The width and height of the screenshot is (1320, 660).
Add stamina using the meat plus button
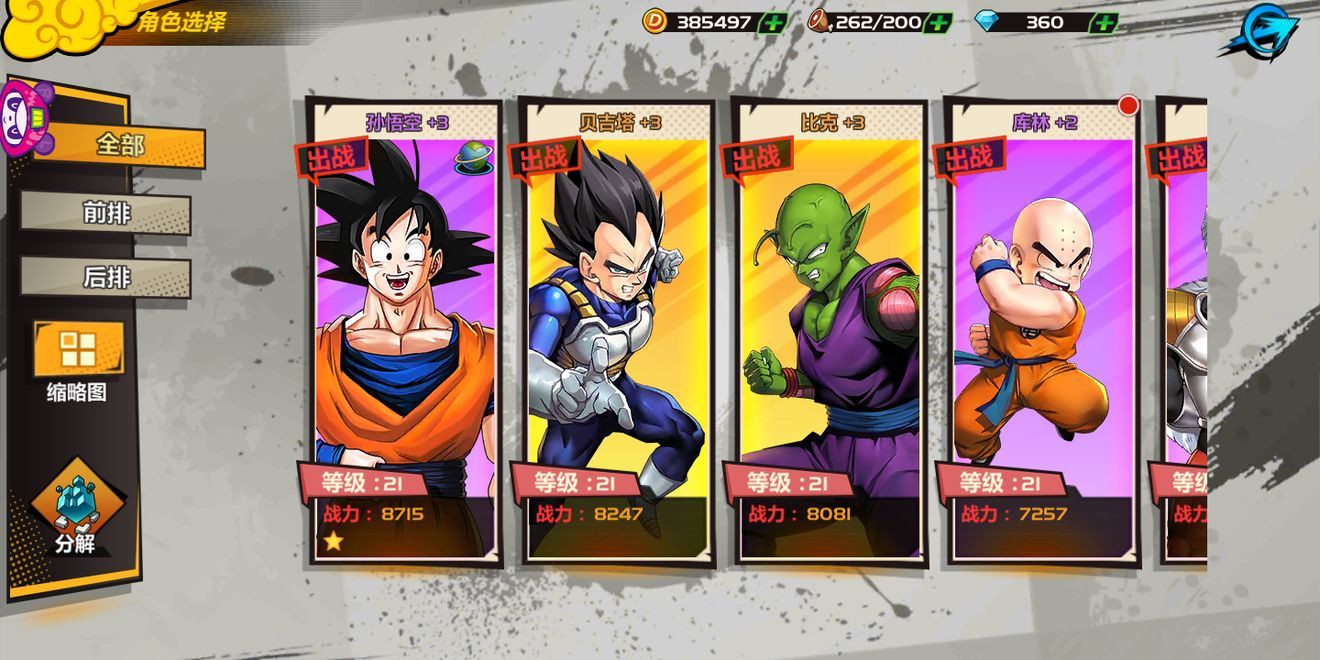pos(938,22)
